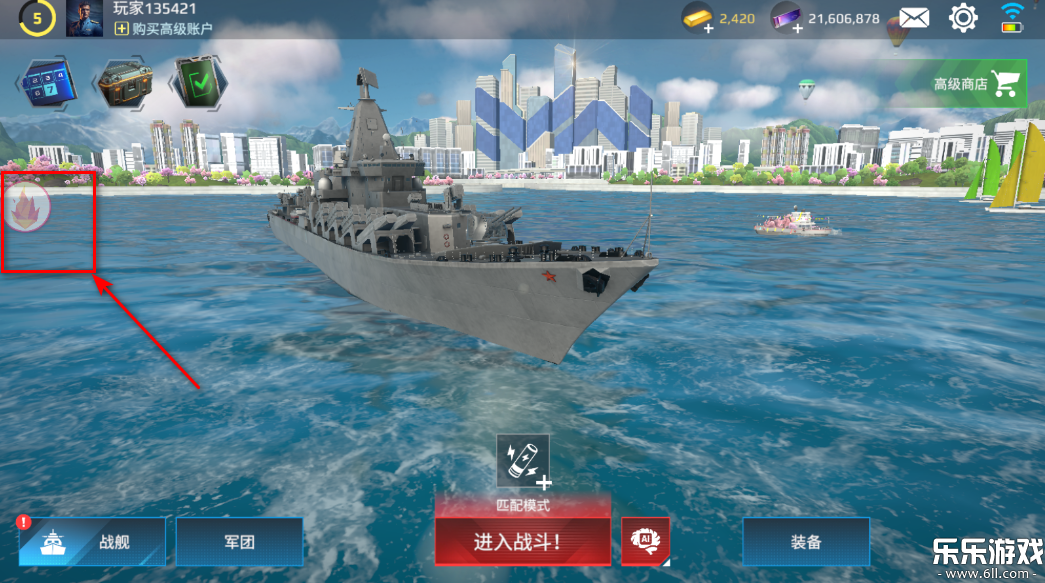1045x583 pixels.
Task: Open the mail envelope inbox
Action: click(914, 17)
